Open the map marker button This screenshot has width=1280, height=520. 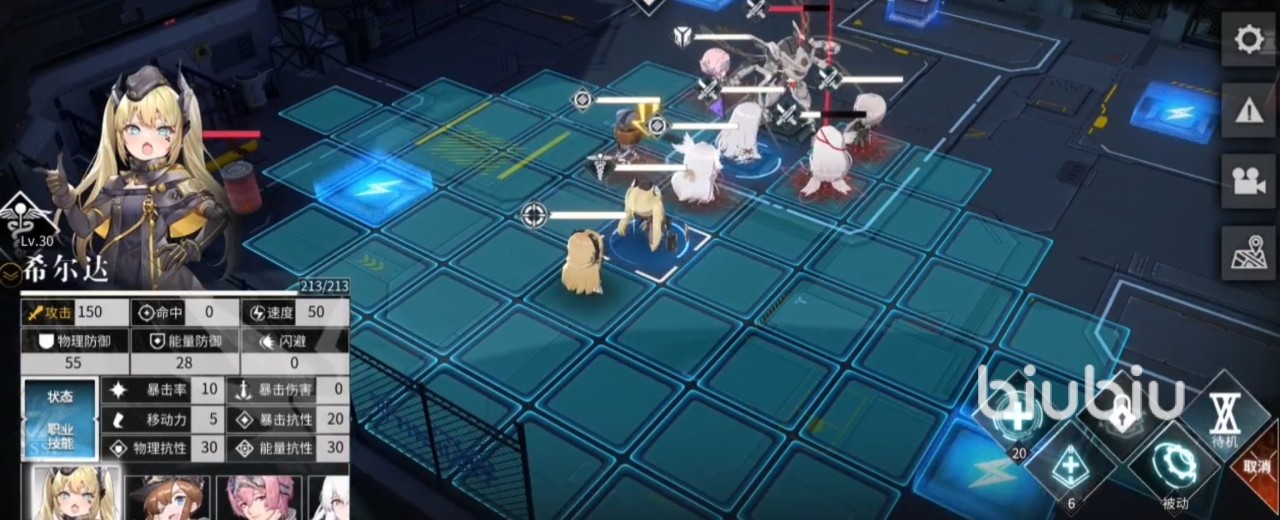click(x=1247, y=253)
